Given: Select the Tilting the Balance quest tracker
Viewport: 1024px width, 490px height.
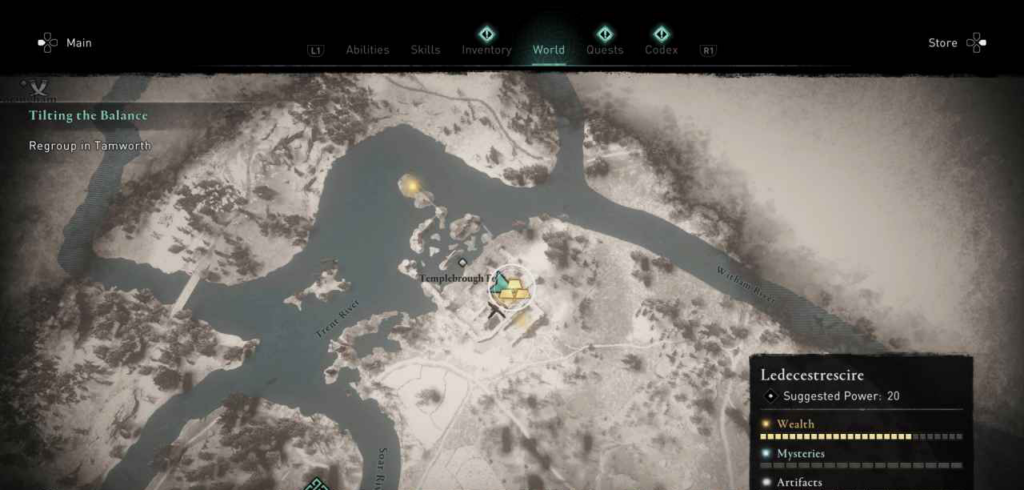Looking at the screenshot, I should coord(88,116).
